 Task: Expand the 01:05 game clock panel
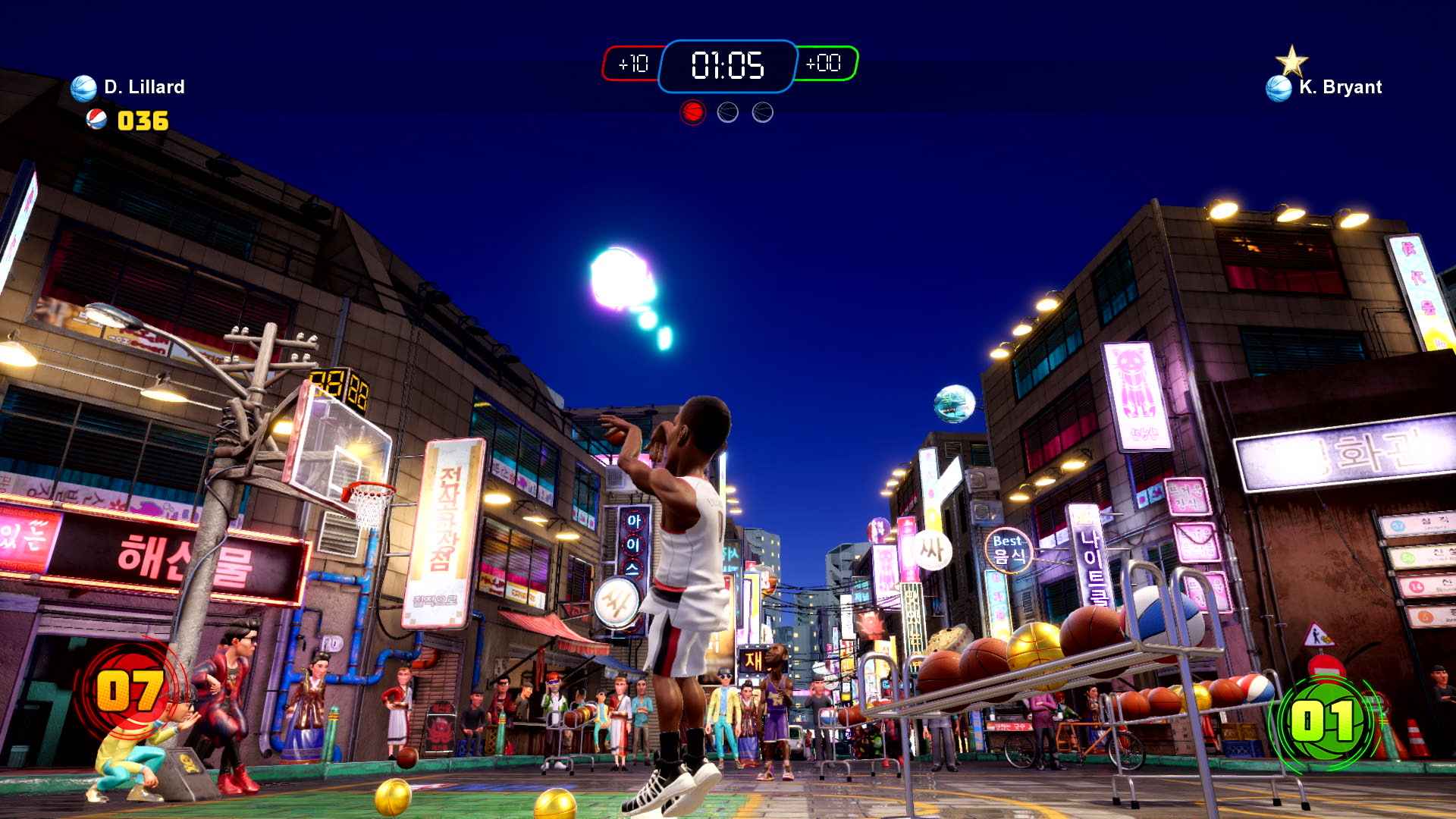tap(728, 67)
